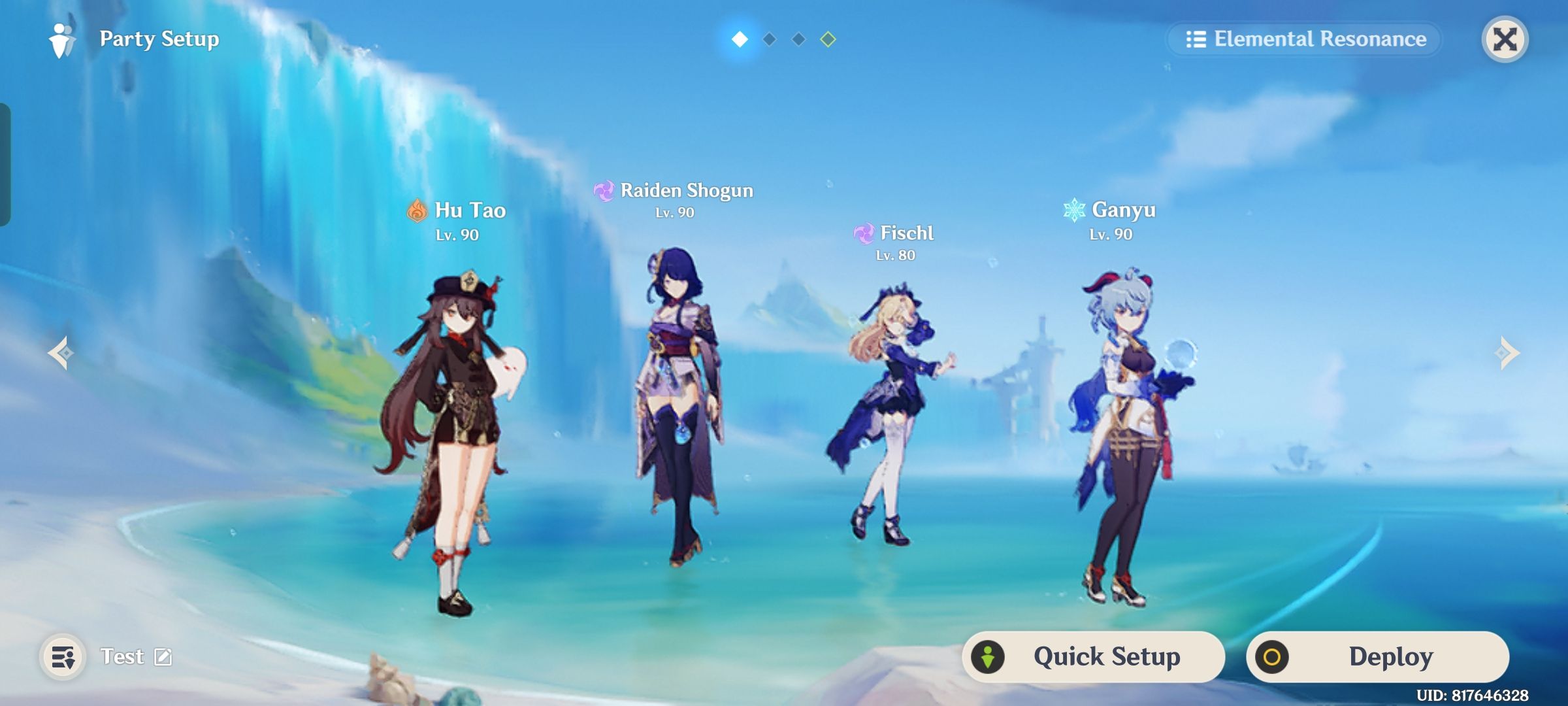Screen dimensions: 1568x706
Task: Select the second page dot indicator
Action: 769,39
